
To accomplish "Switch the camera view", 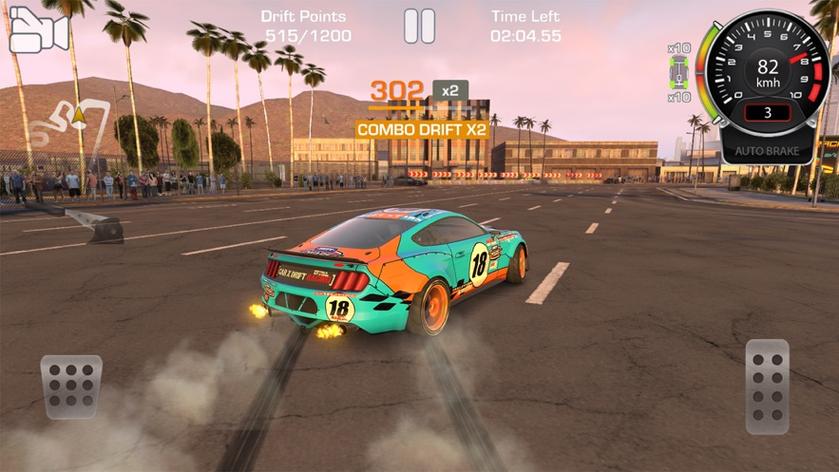I will pos(38,31).
